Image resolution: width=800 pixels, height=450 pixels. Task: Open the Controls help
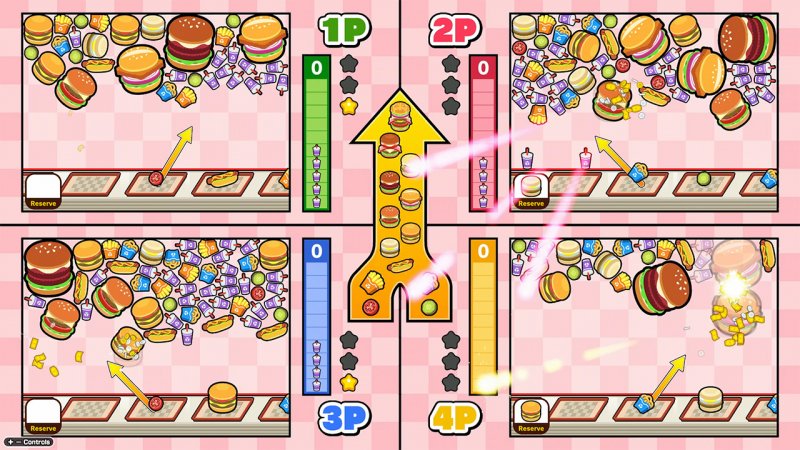coord(28,441)
